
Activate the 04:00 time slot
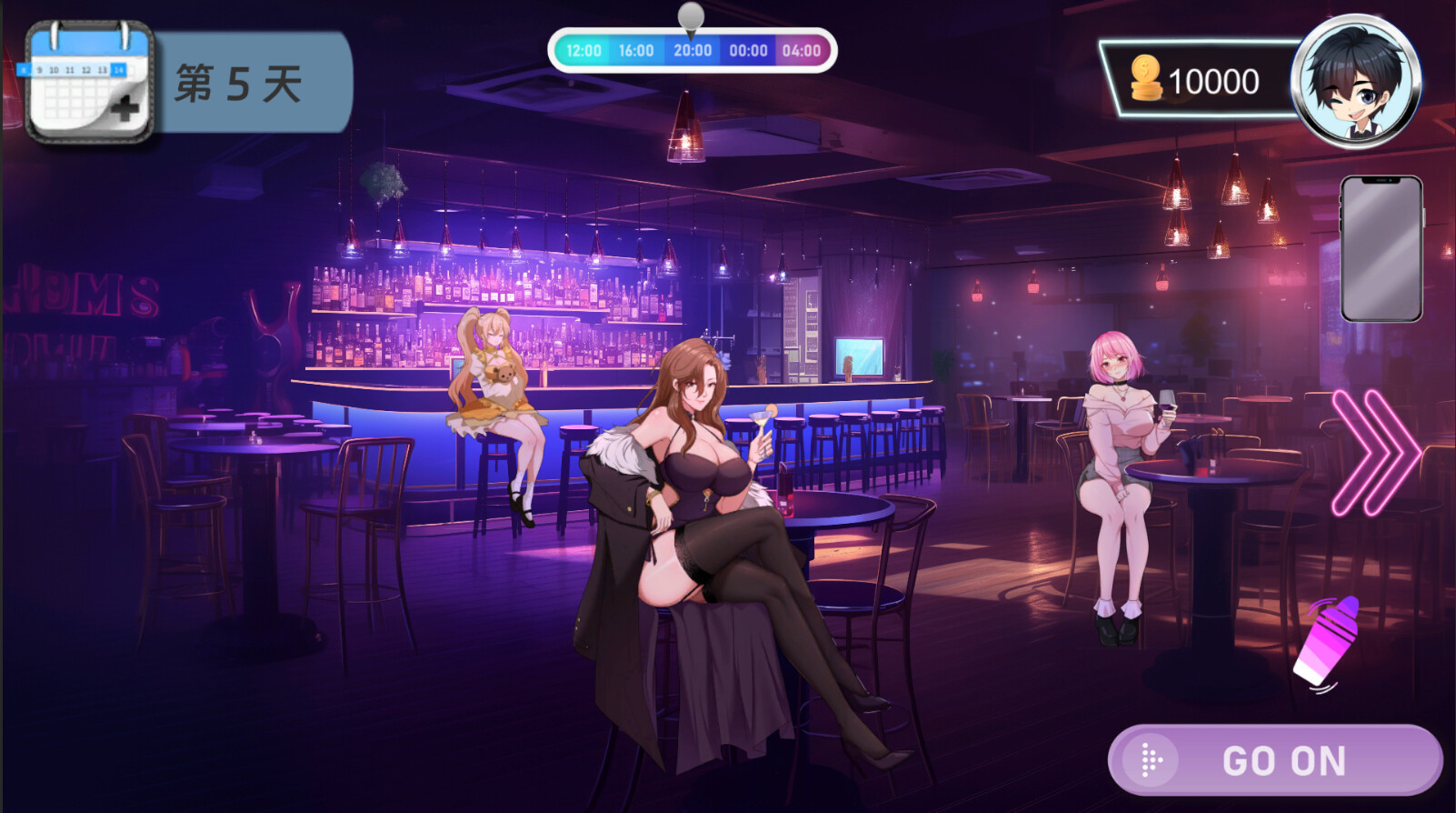802,52
